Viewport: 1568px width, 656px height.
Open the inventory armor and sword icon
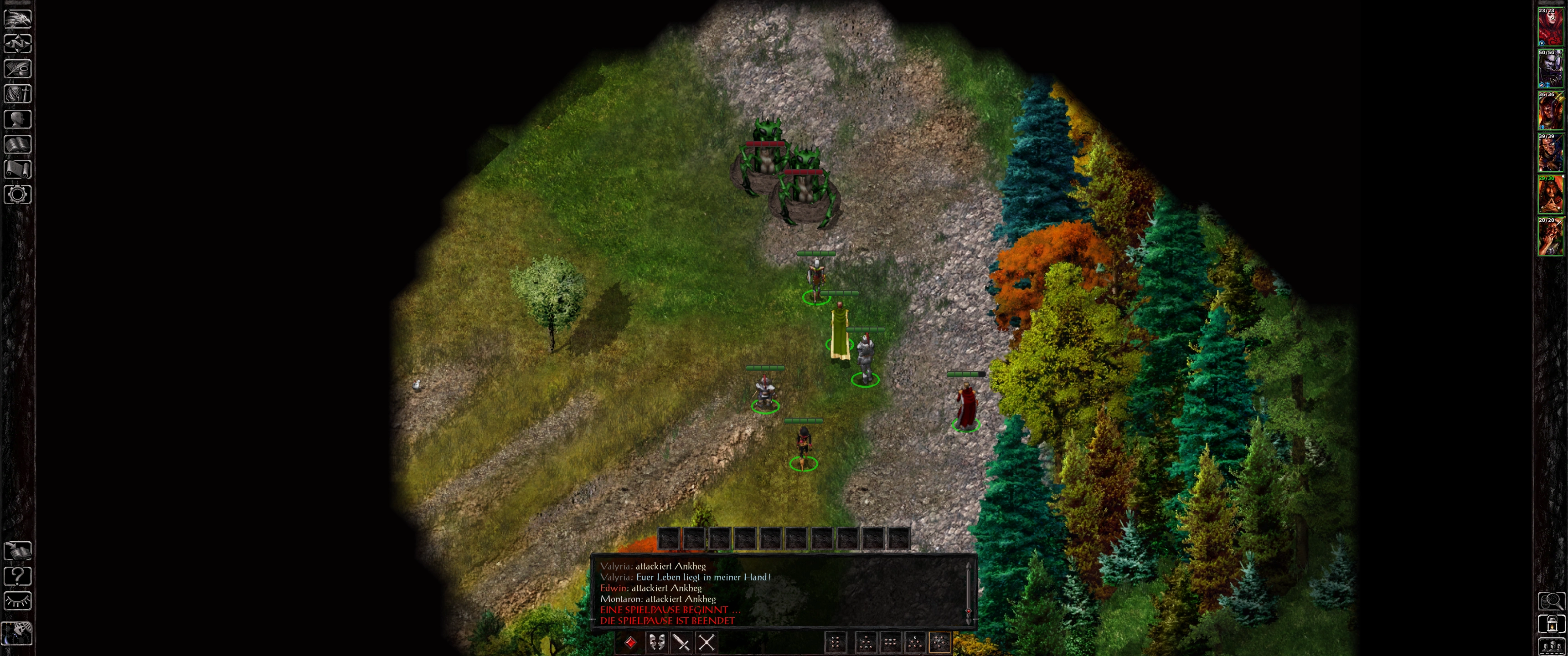point(18,94)
